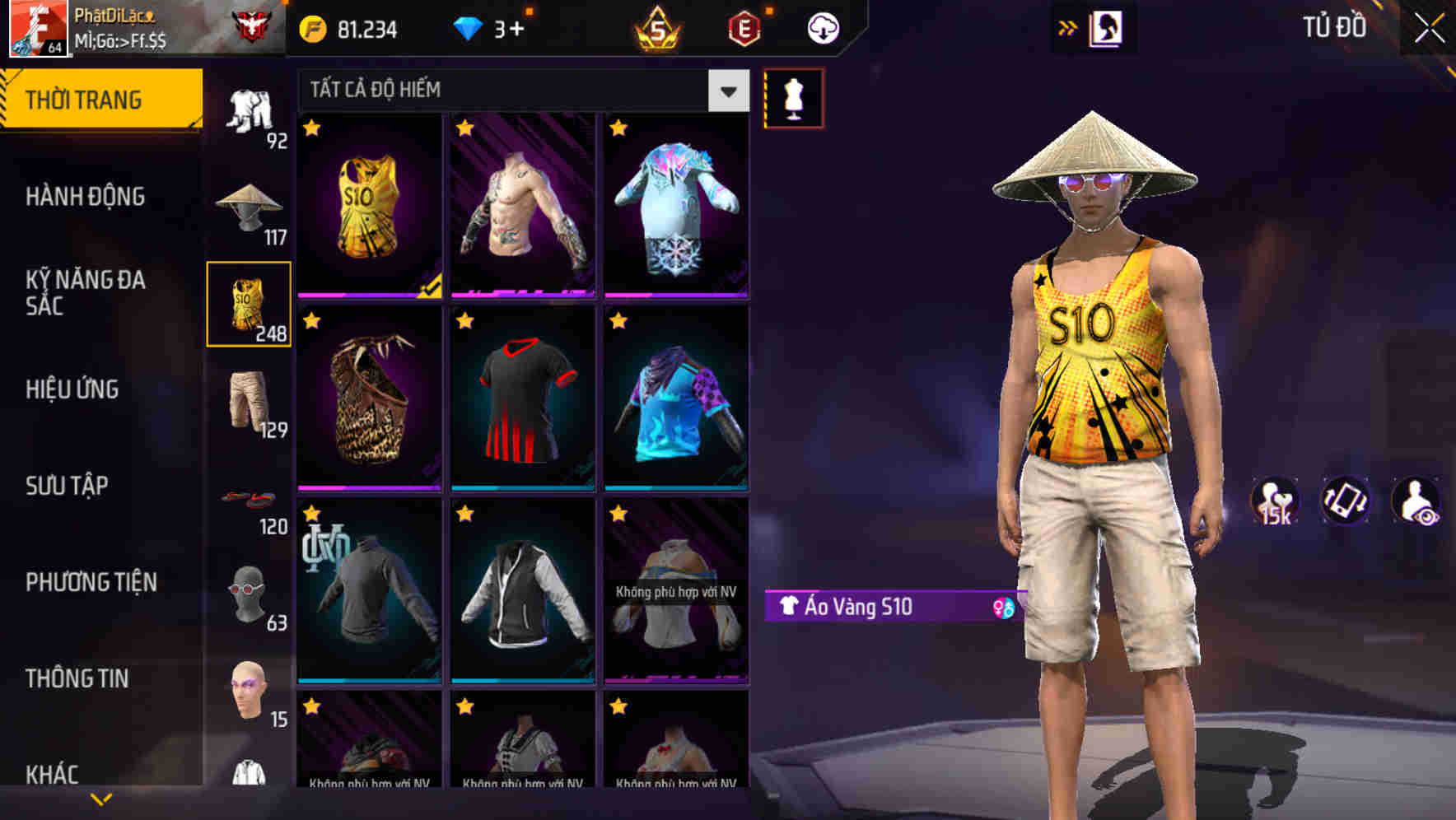
Task: Open the TẤT CẢ ĐỘ HIẾM rarity dropdown
Action: (726, 91)
